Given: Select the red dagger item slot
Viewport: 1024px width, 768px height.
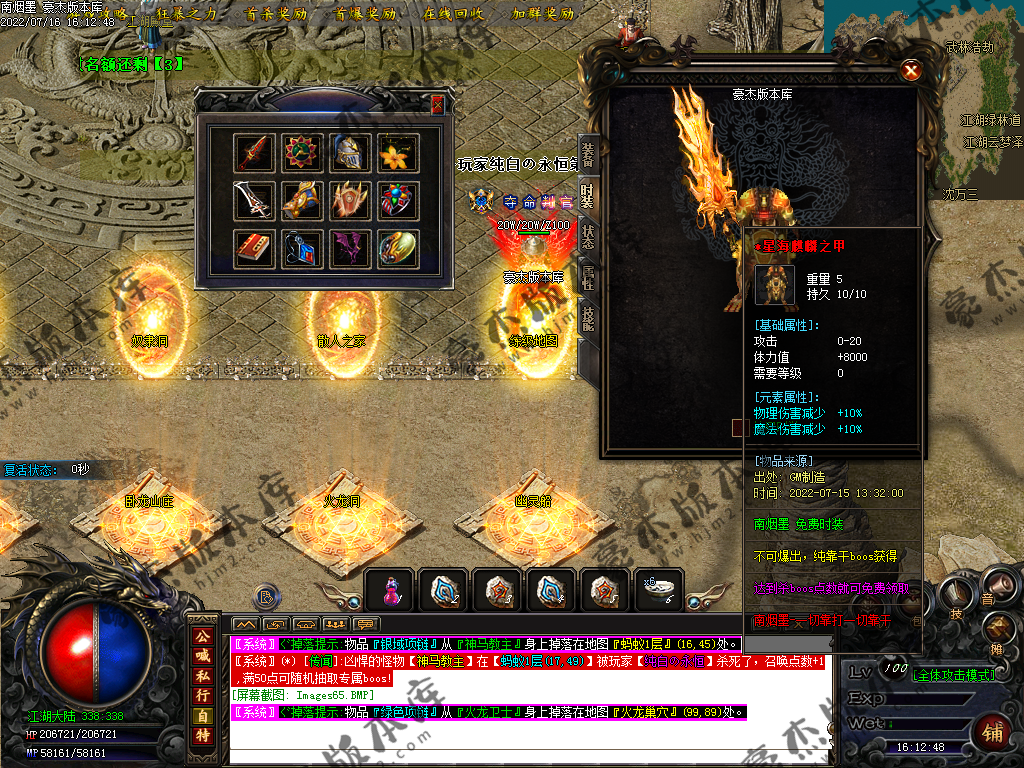Looking at the screenshot, I should click(x=253, y=153).
